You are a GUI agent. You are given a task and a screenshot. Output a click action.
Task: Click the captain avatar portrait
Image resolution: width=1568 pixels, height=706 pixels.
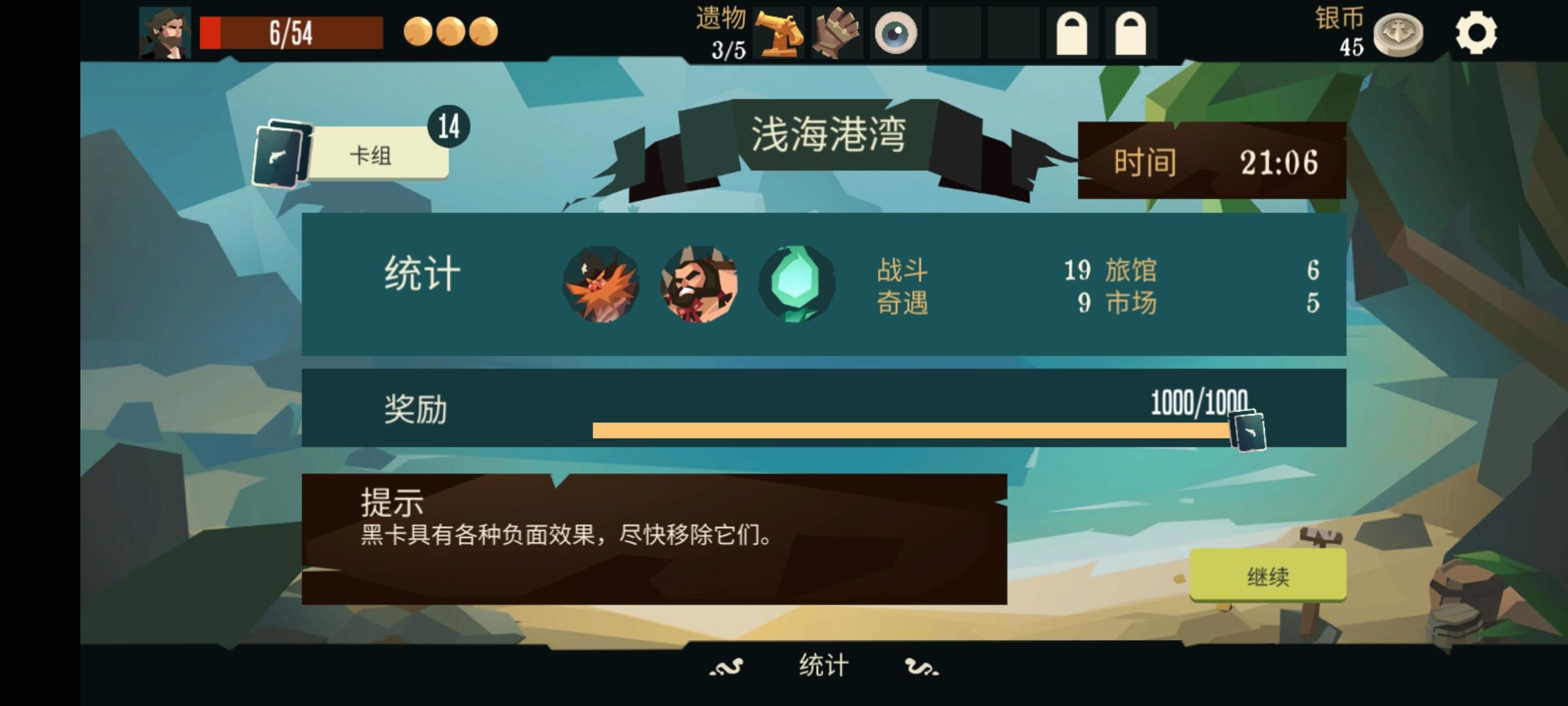[x=165, y=33]
